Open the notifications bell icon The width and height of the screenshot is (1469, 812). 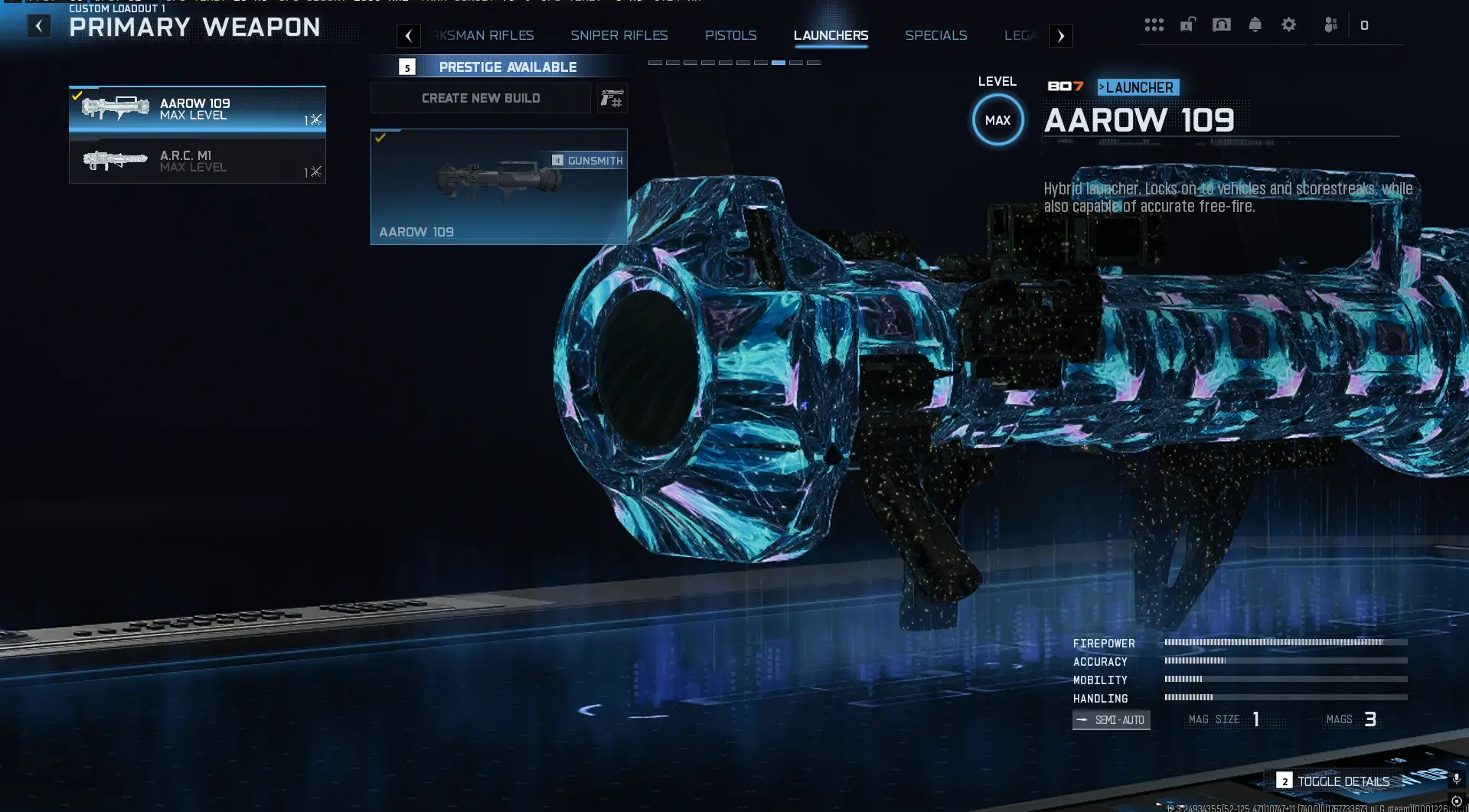(x=1256, y=24)
